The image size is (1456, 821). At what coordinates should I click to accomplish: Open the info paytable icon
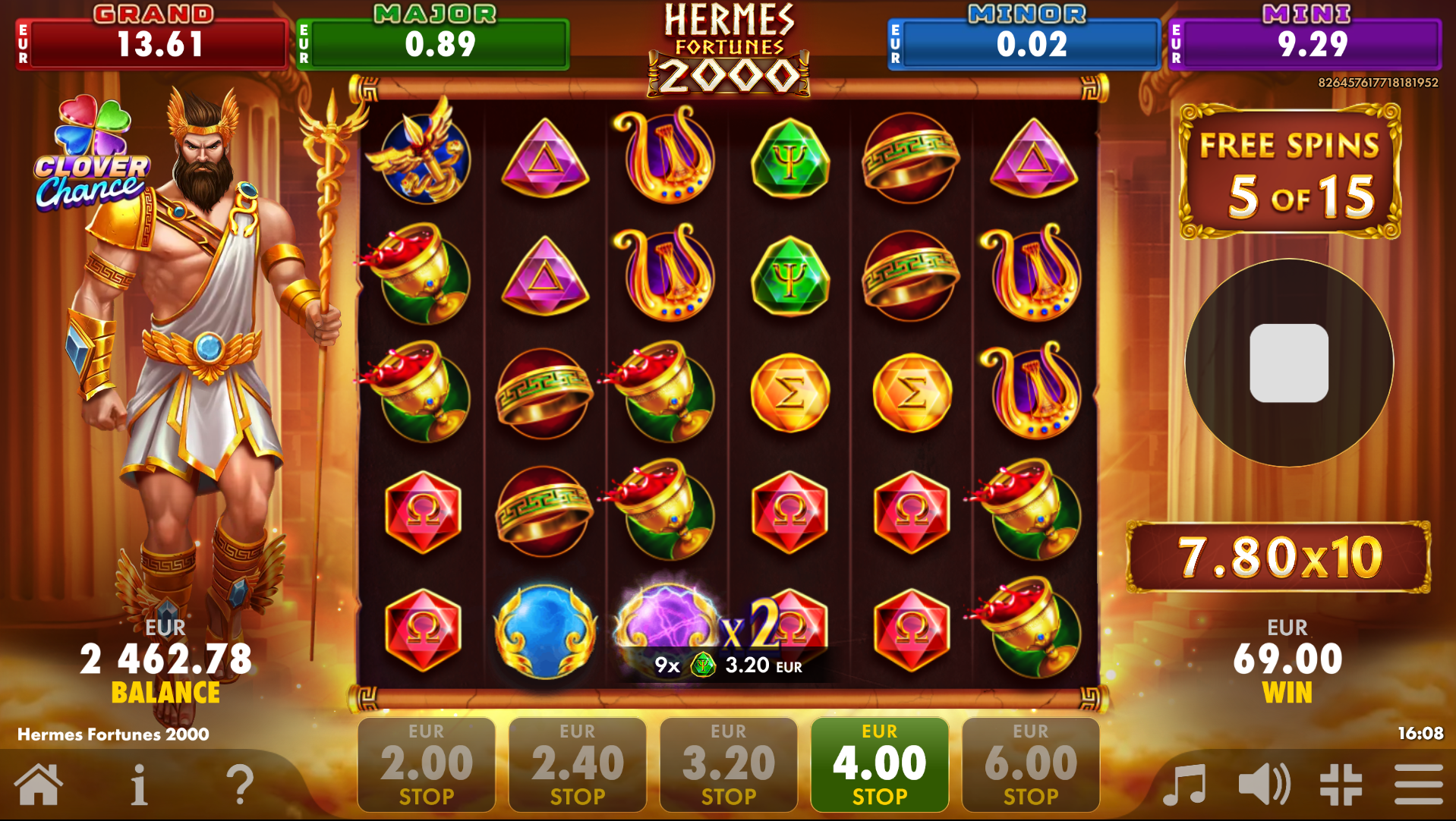(x=139, y=785)
